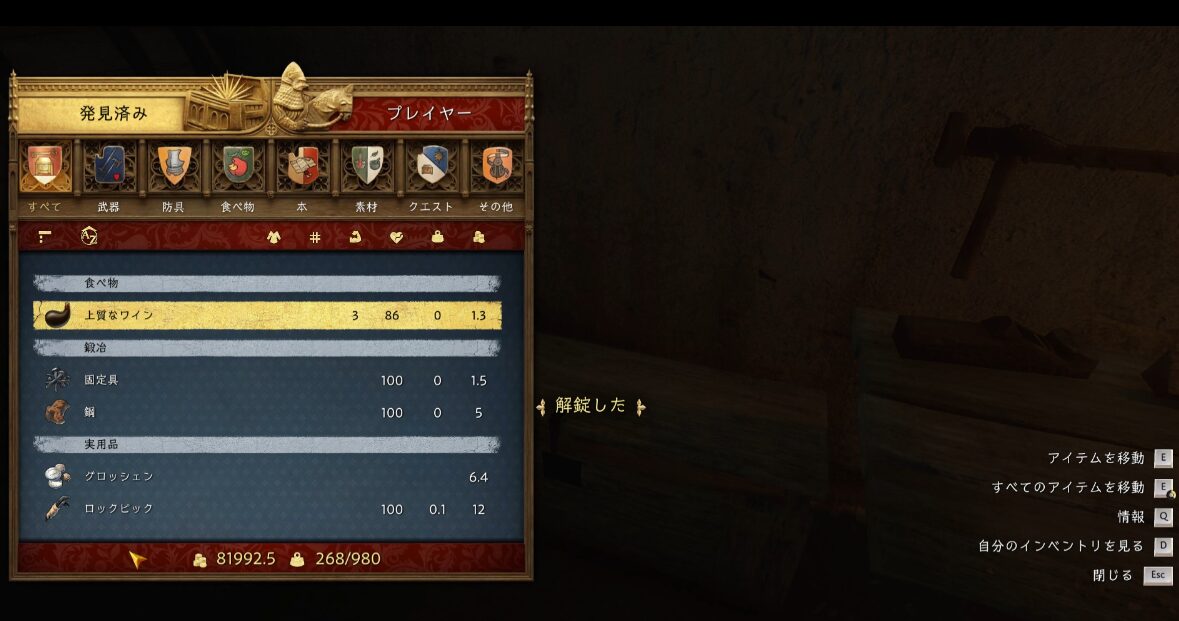Sort by price using the coins icon

point(478,237)
